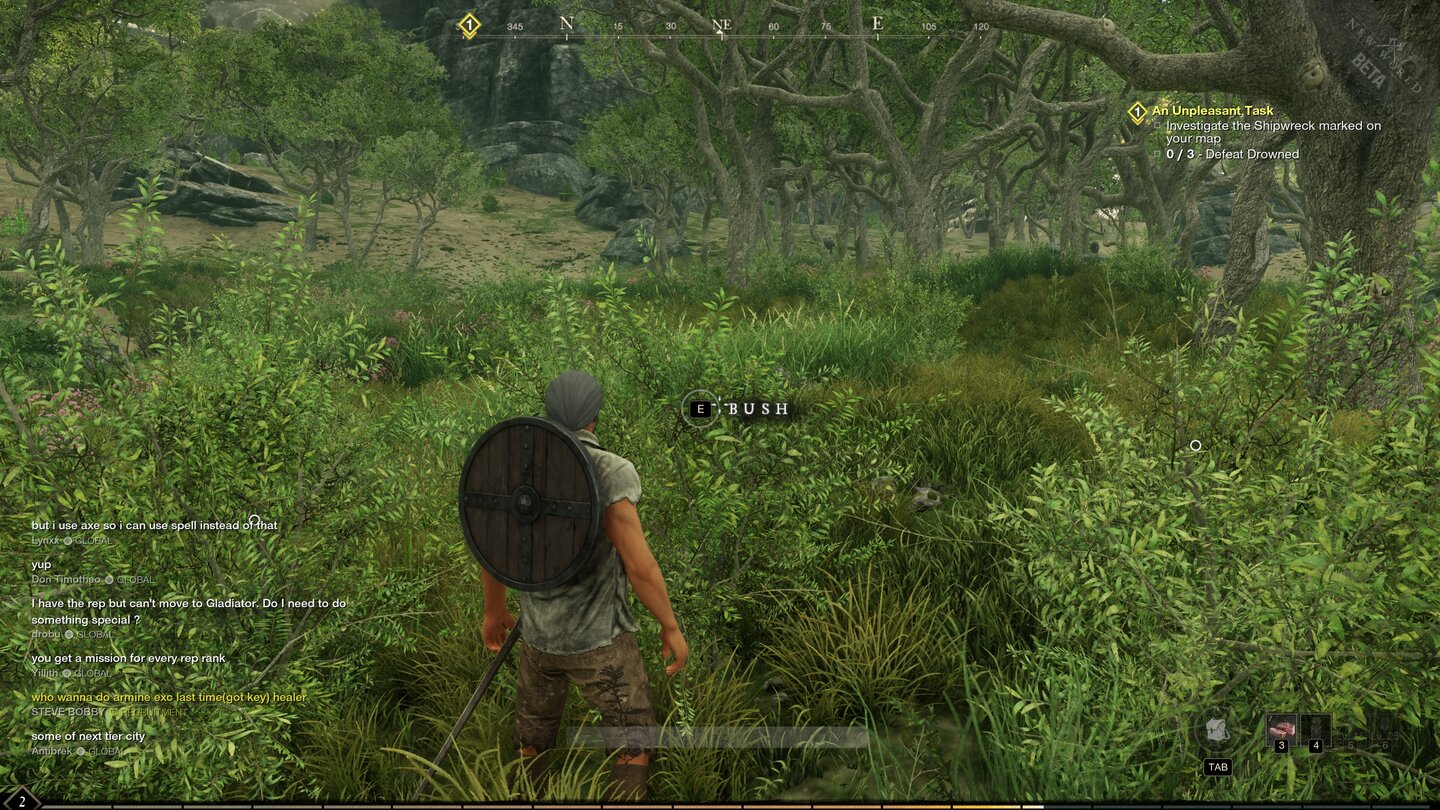Open the inventory bag icon
Viewport: 1440px width, 810px height.
point(1217,730)
